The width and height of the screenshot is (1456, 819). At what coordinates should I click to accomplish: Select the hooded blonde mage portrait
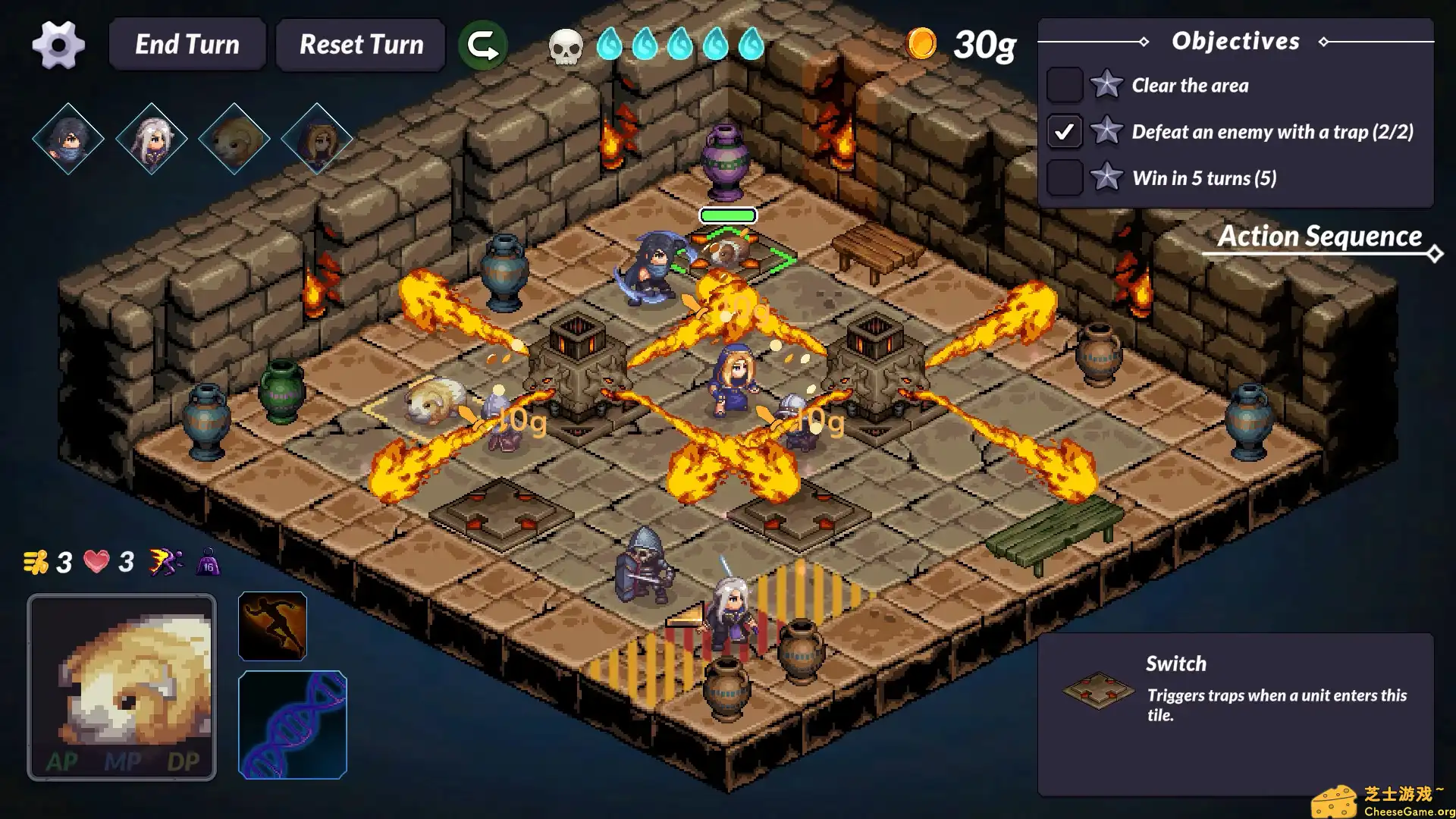[x=316, y=139]
